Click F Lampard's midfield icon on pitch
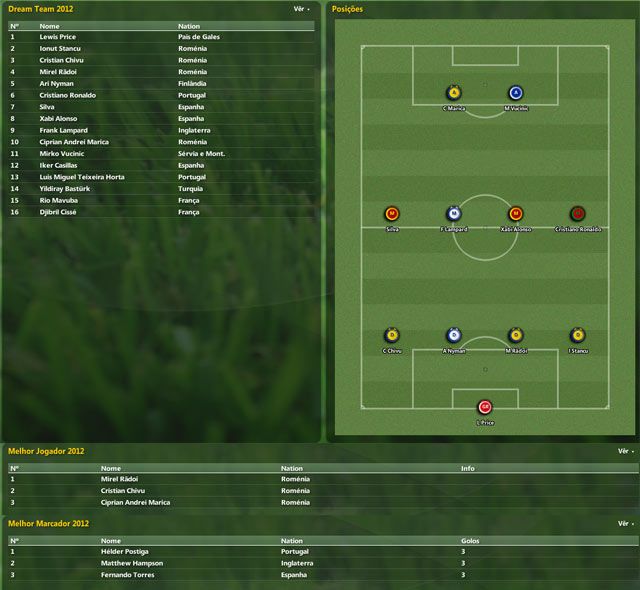640x590 pixels. tap(454, 214)
